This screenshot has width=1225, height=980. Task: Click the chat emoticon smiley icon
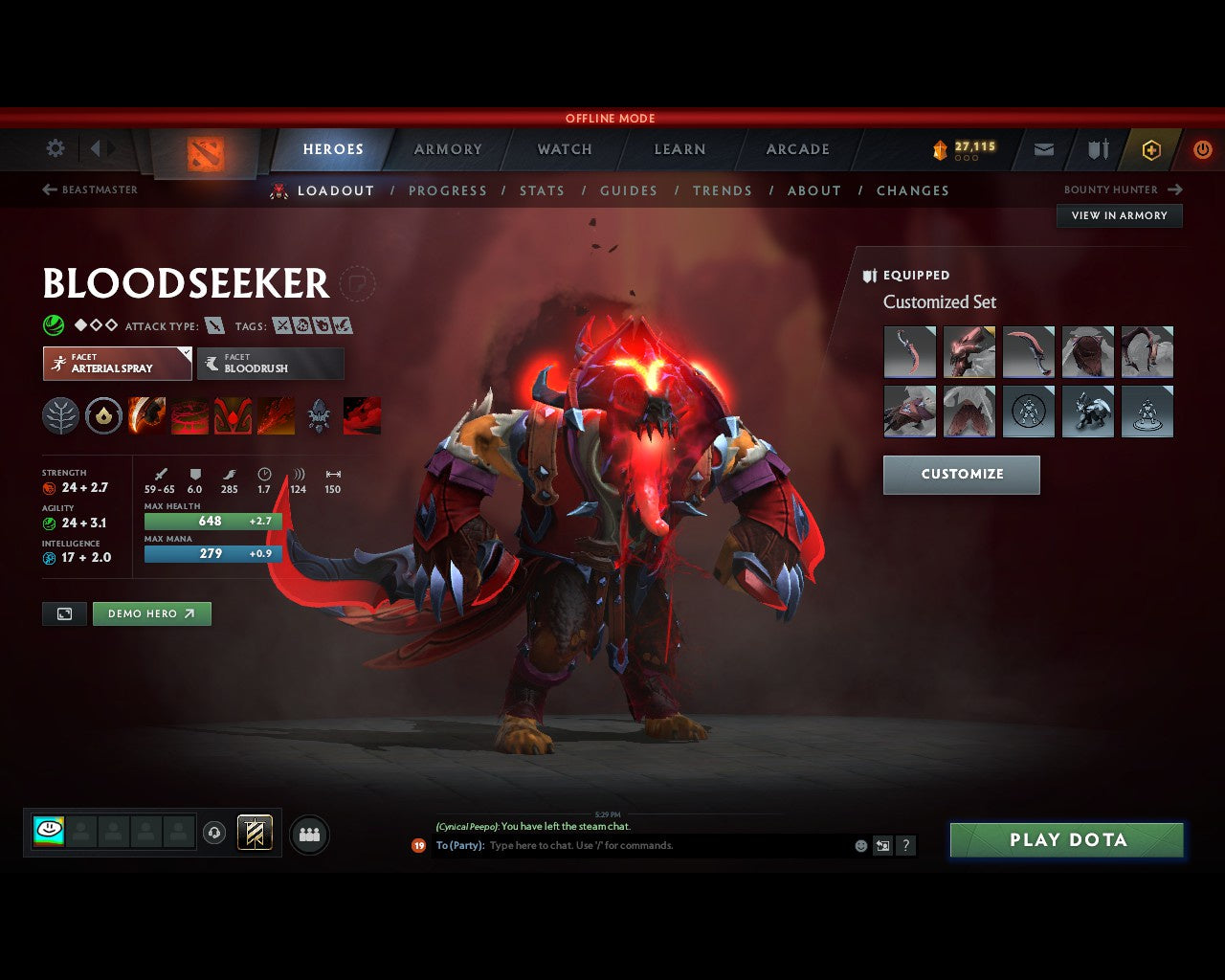pyautogui.click(x=860, y=845)
